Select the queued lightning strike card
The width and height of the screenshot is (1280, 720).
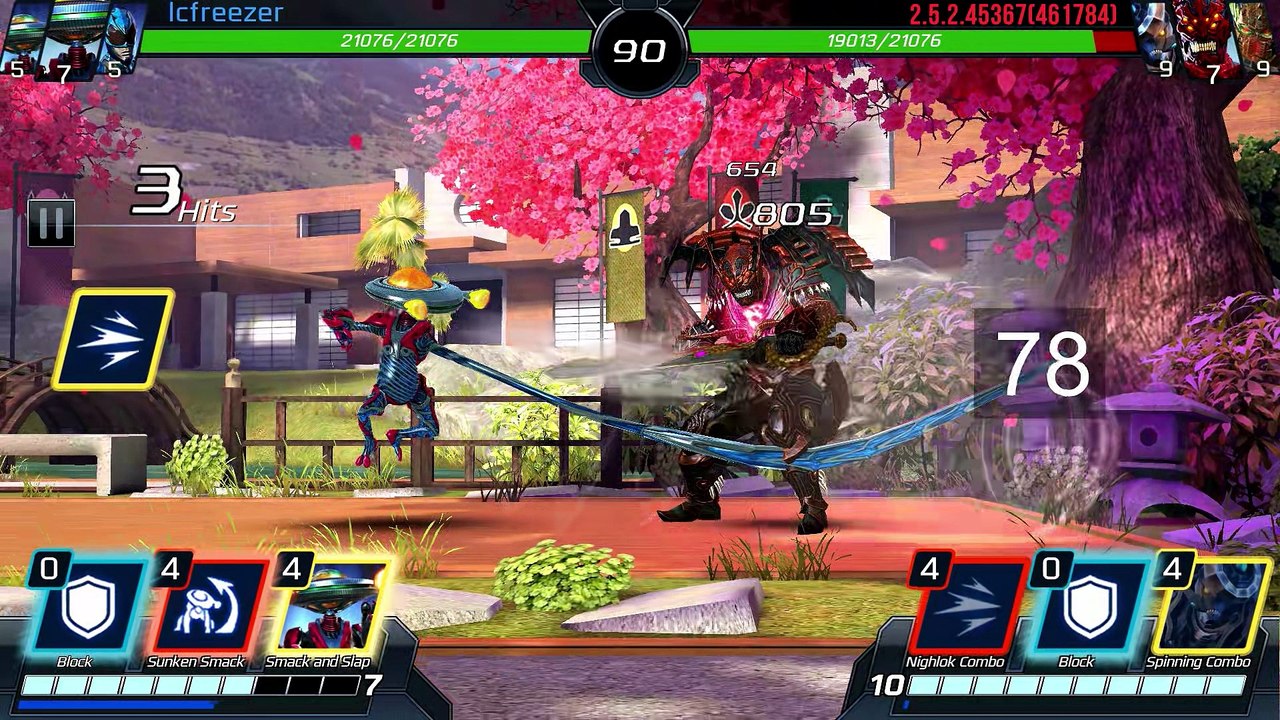[x=112, y=339]
